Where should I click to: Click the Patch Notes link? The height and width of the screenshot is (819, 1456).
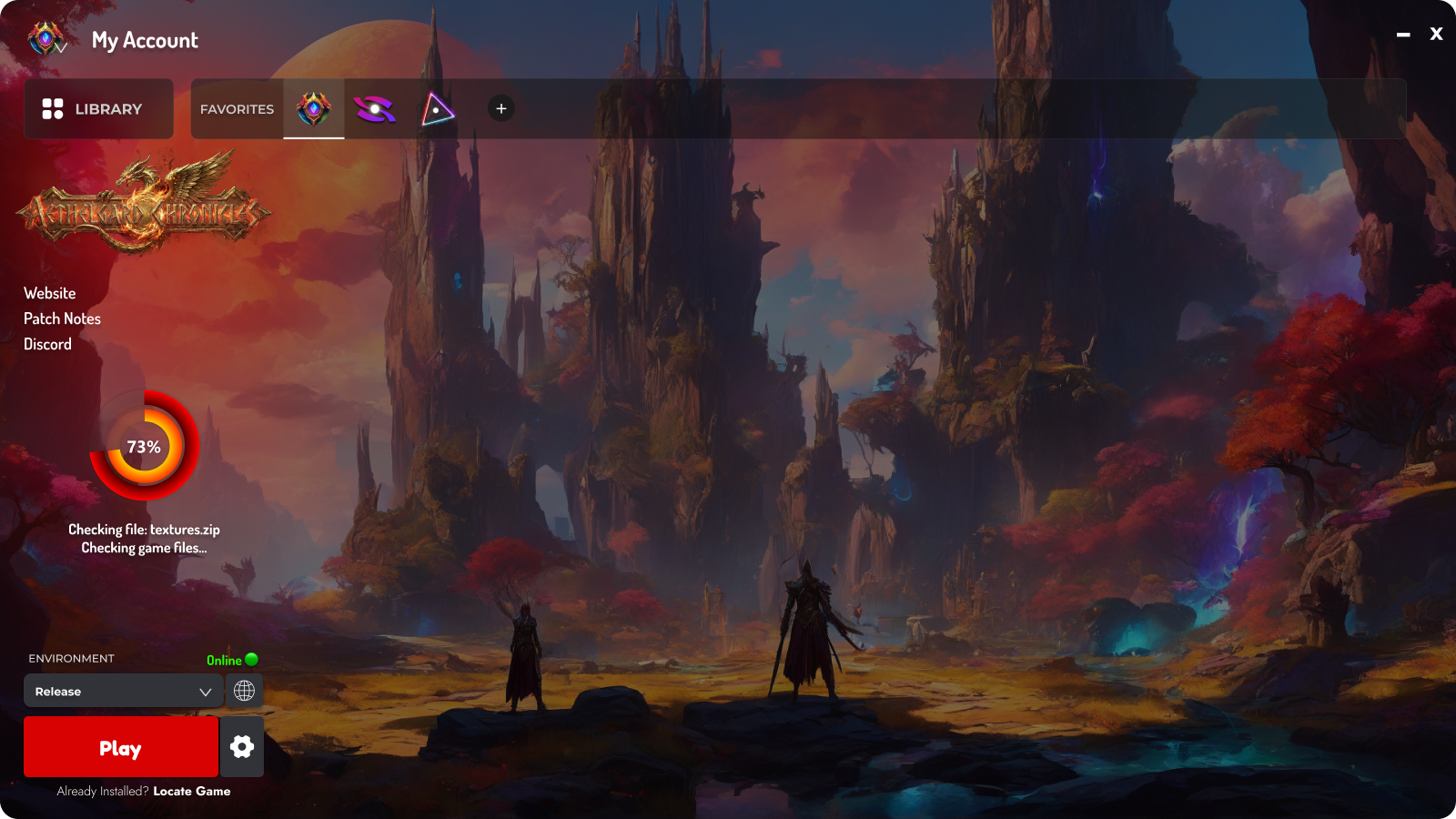click(x=63, y=318)
